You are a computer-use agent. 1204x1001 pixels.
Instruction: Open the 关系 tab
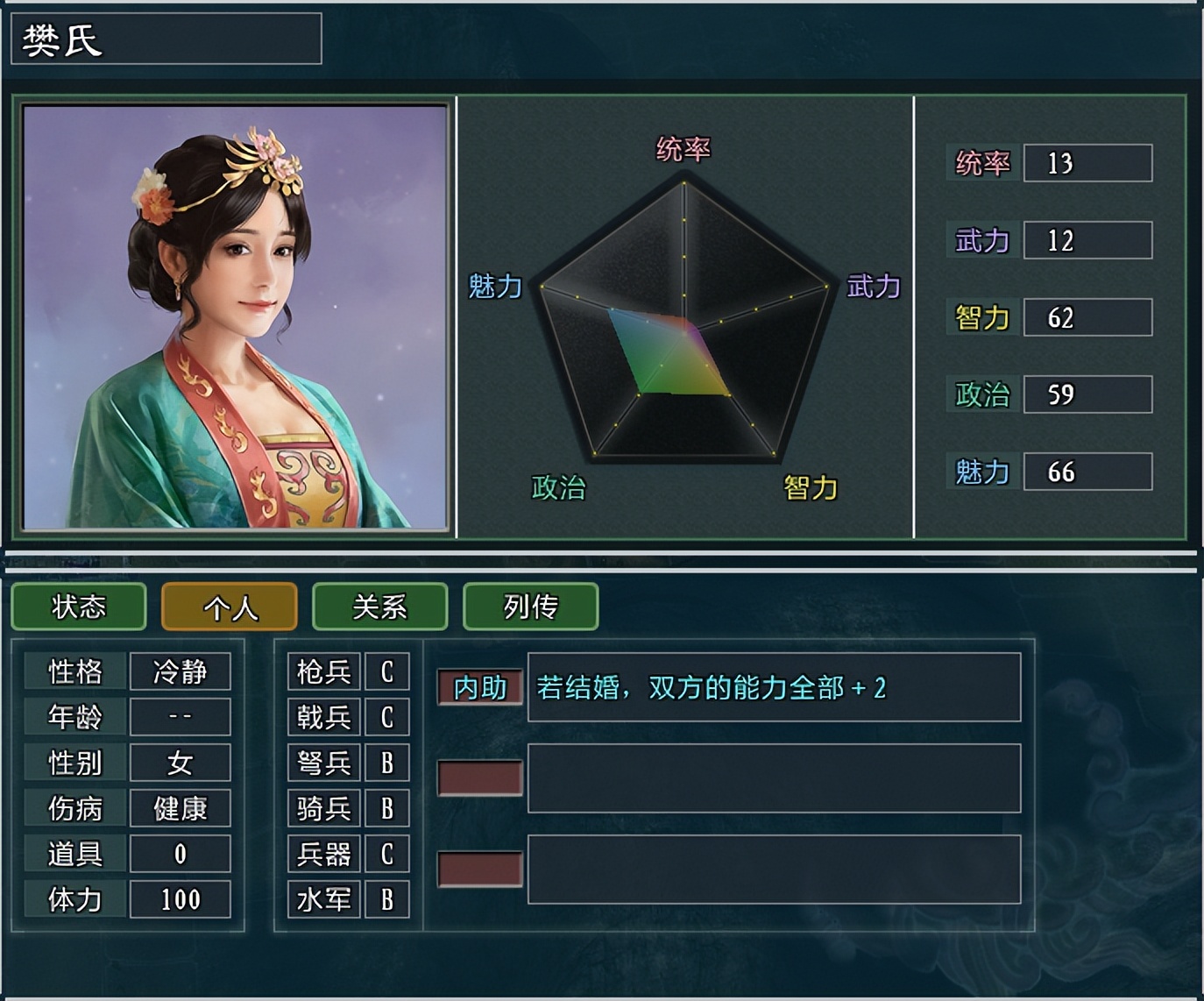pos(380,607)
